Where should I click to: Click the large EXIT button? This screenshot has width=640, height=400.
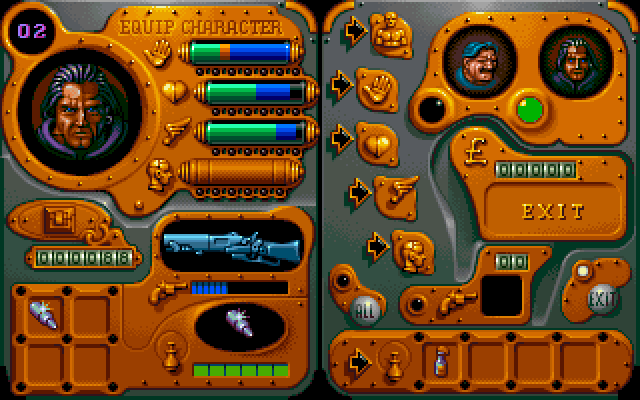(552, 210)
